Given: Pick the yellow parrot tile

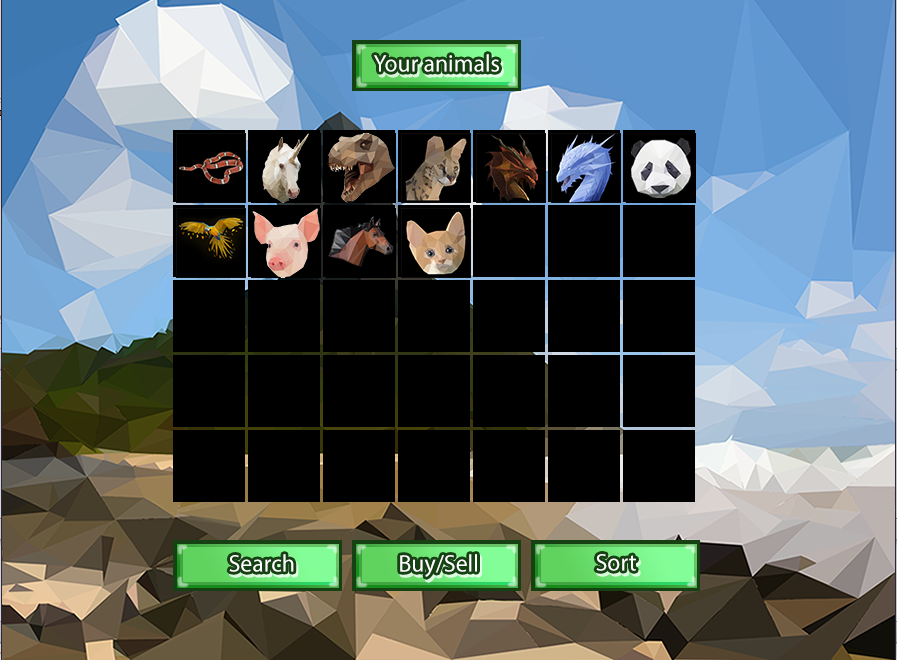Looking at the screenshot, I should click(210, 241).
